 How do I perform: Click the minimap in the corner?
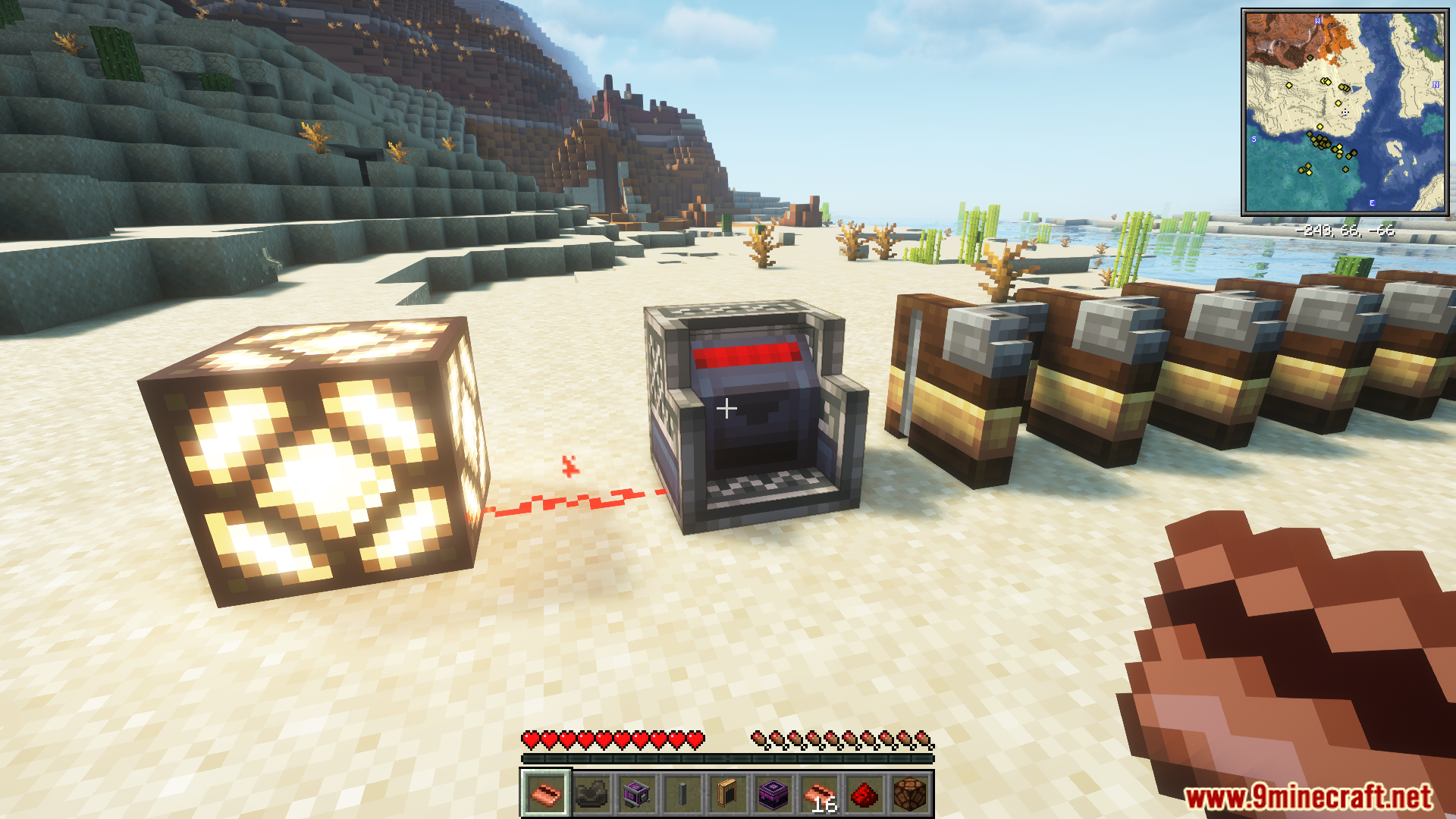[1345, 112]
